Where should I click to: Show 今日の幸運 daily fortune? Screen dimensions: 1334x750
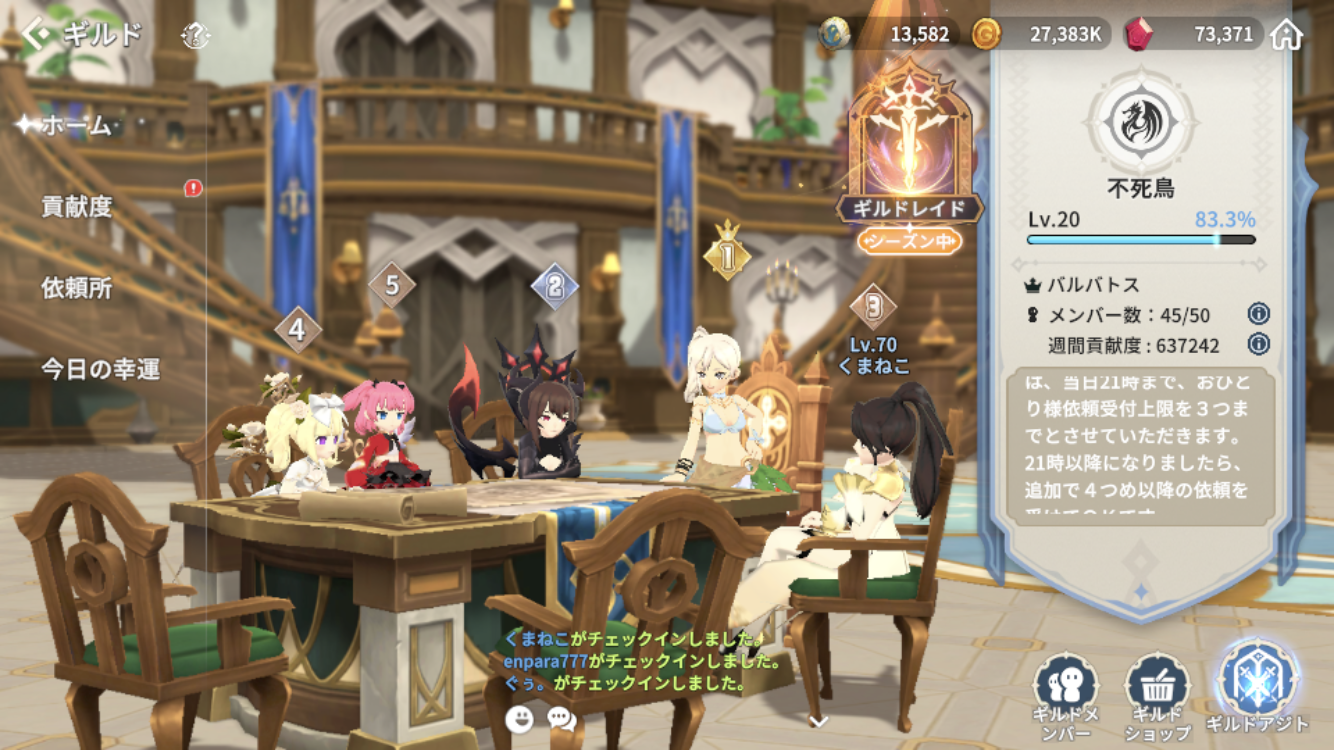tap(100, 369)
